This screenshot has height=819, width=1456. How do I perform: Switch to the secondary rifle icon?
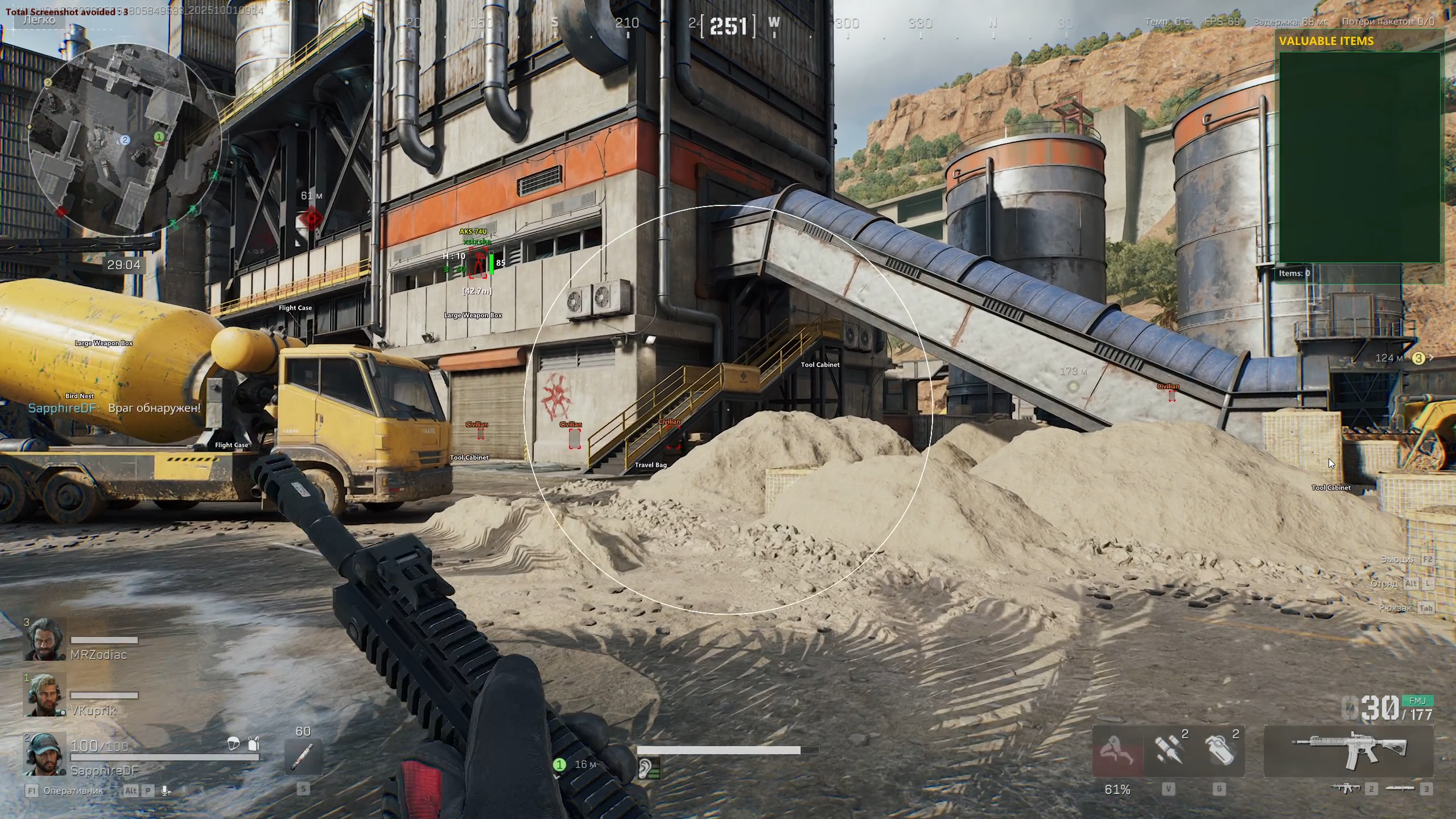(1346, 788)
